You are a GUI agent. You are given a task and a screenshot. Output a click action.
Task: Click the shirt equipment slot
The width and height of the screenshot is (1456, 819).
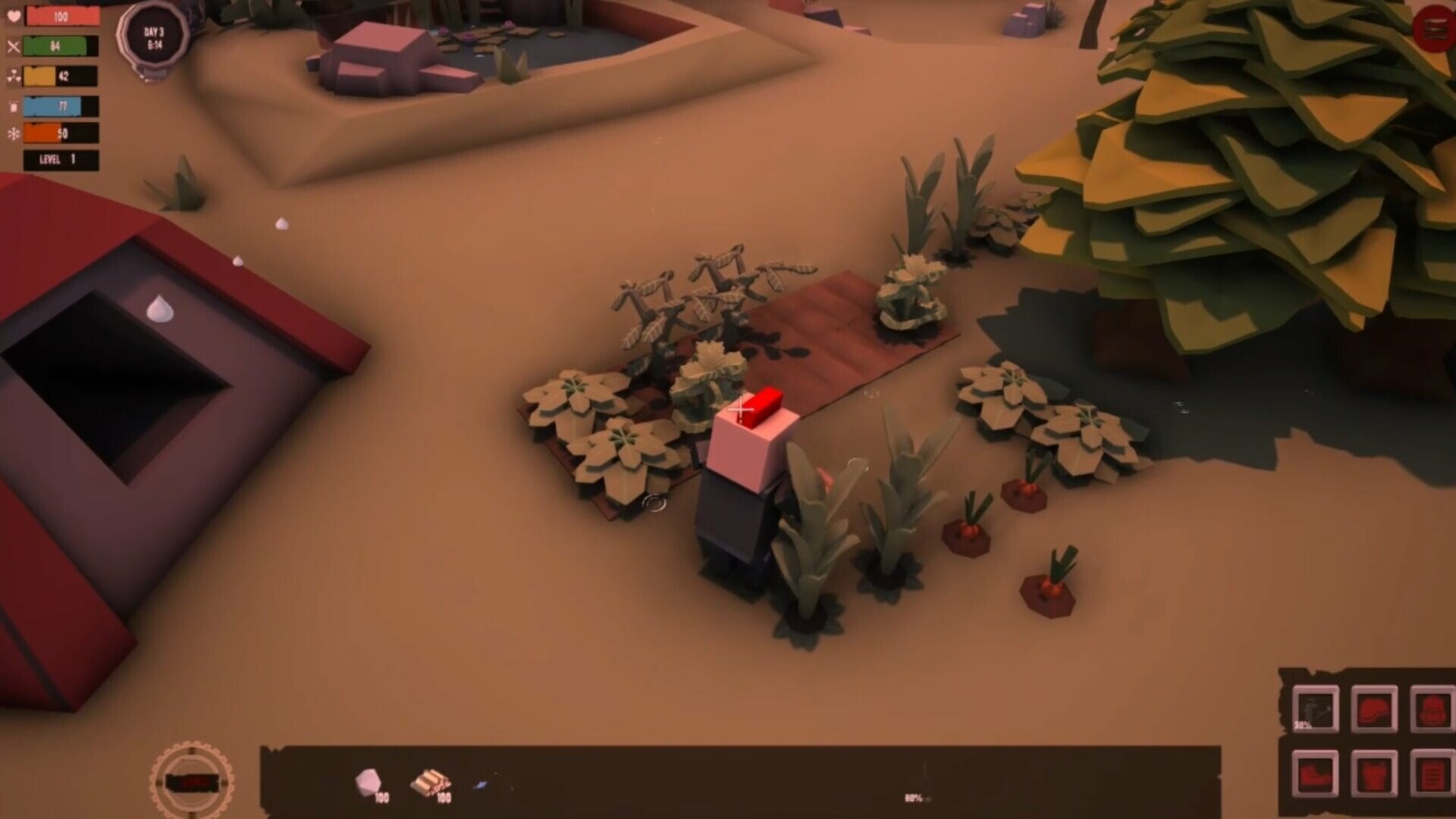tap(1374, 773)
